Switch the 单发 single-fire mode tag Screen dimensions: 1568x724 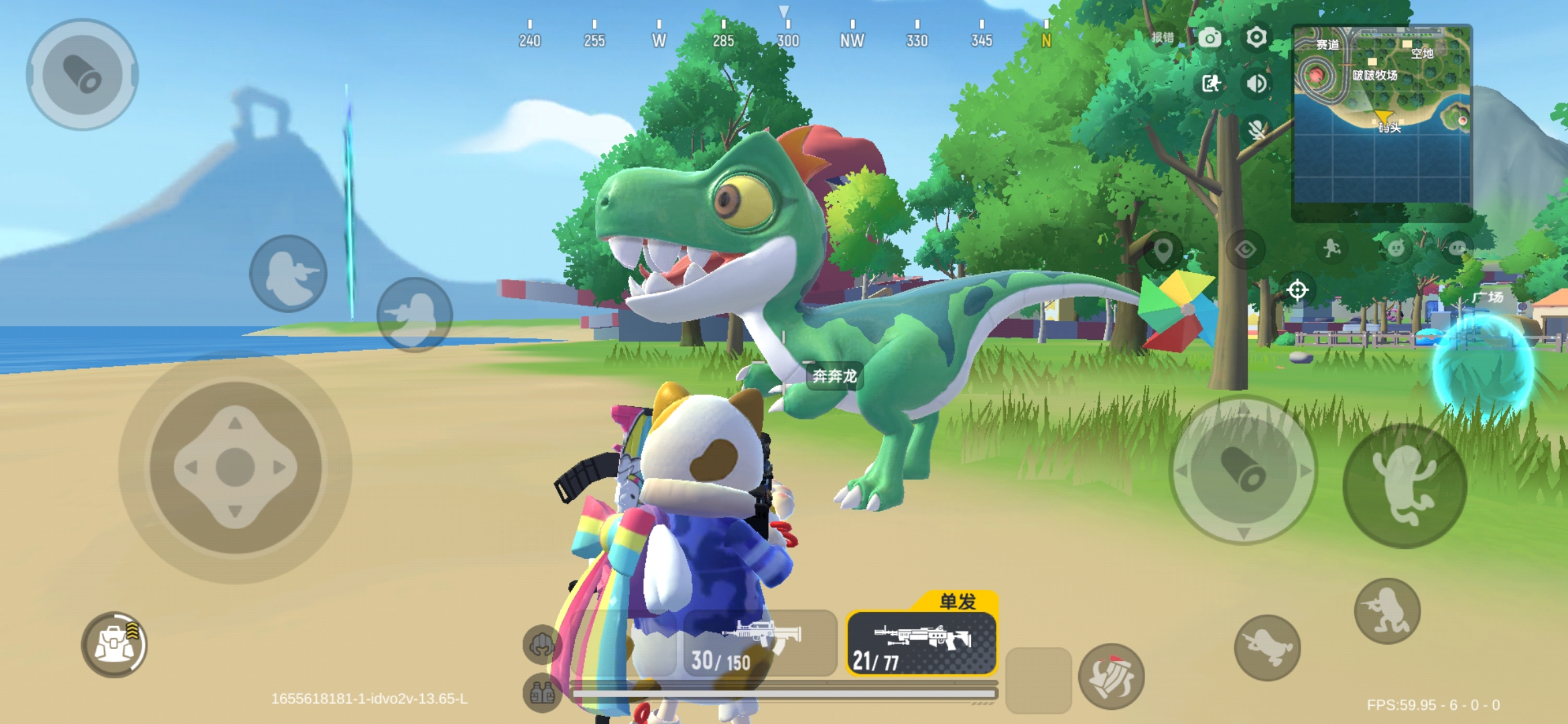click(x=958, y=601)
